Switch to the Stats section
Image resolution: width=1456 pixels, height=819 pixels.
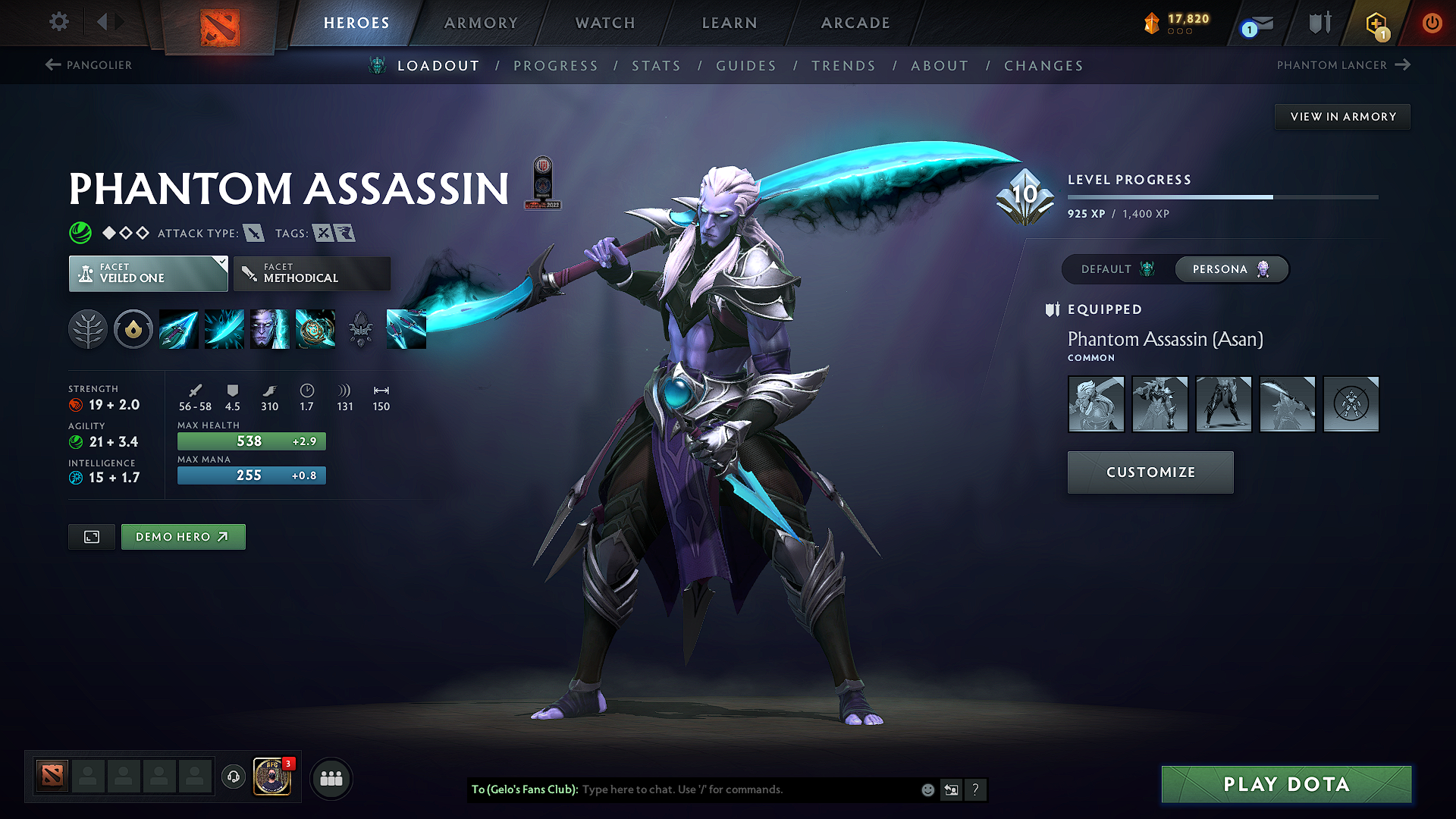point(656,66)
